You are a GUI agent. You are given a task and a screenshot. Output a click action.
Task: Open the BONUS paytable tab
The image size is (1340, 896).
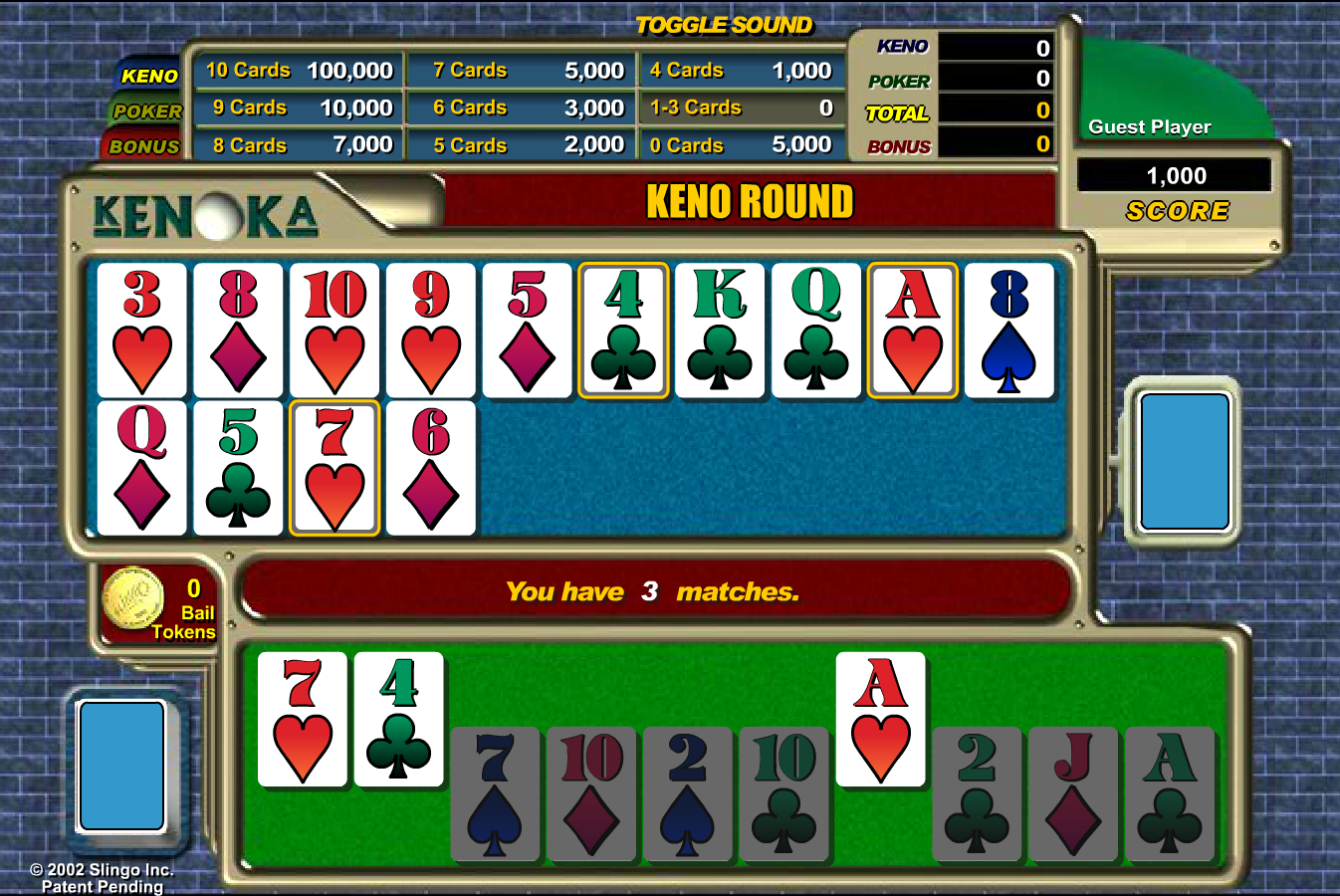[144, 146]
